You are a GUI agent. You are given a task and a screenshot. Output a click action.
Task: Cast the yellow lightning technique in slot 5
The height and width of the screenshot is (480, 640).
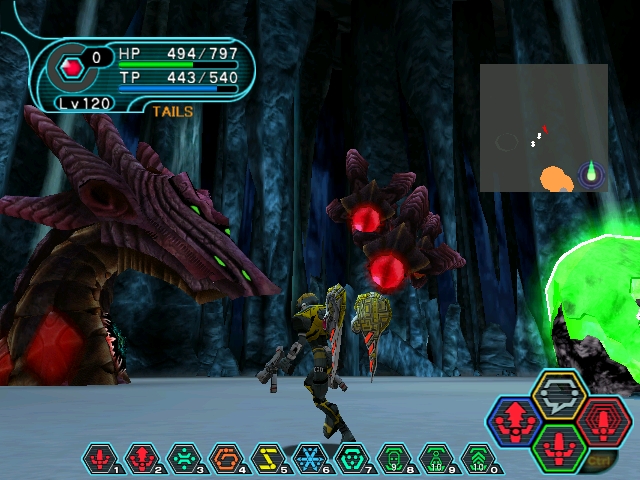(268, 459)
